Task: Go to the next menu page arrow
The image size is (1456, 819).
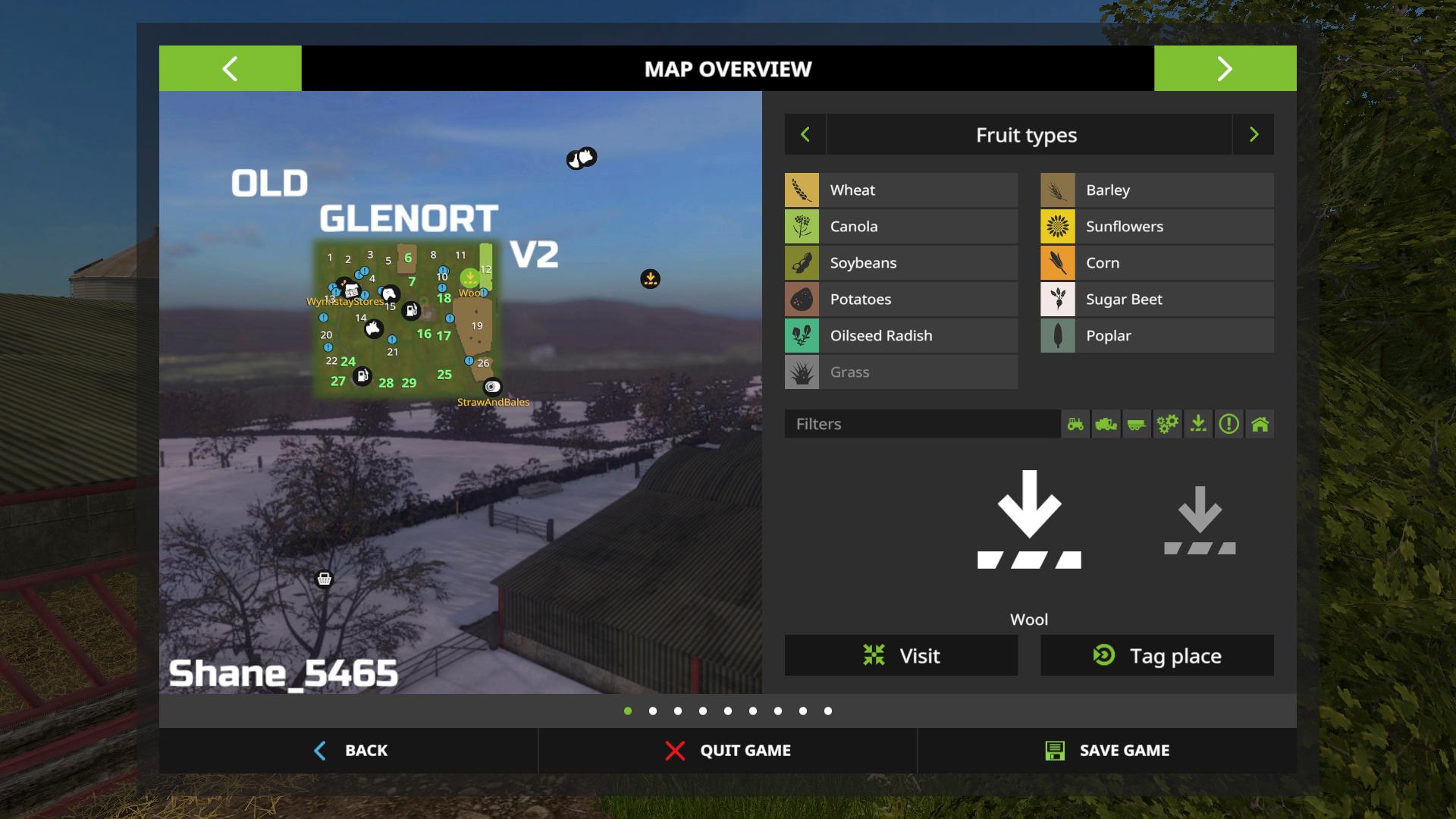Action: tap(1225, 68)
